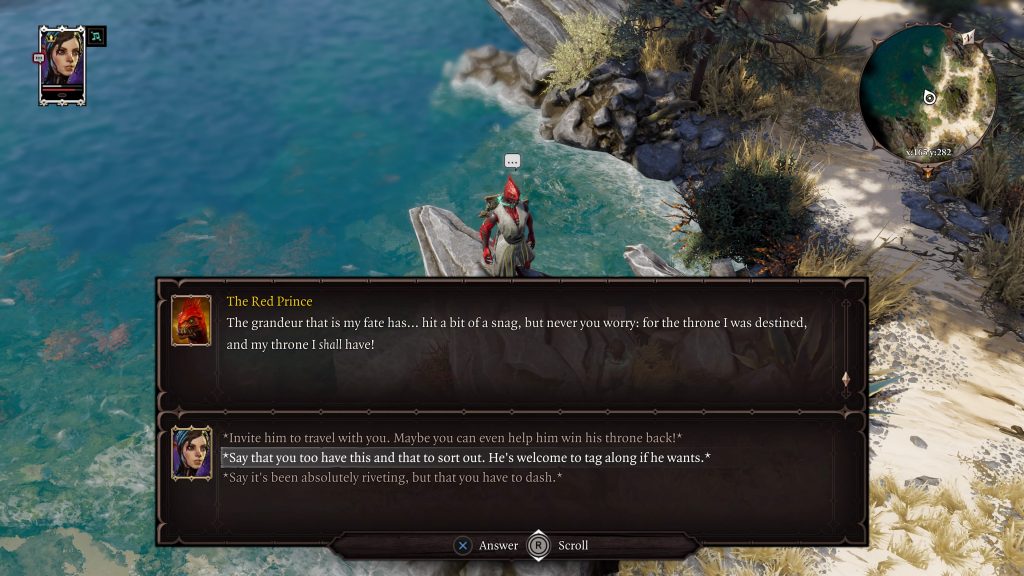
Task: Pick the 'absolutely riveting, have to dash' reply
Action: click(x=392, y=478)
